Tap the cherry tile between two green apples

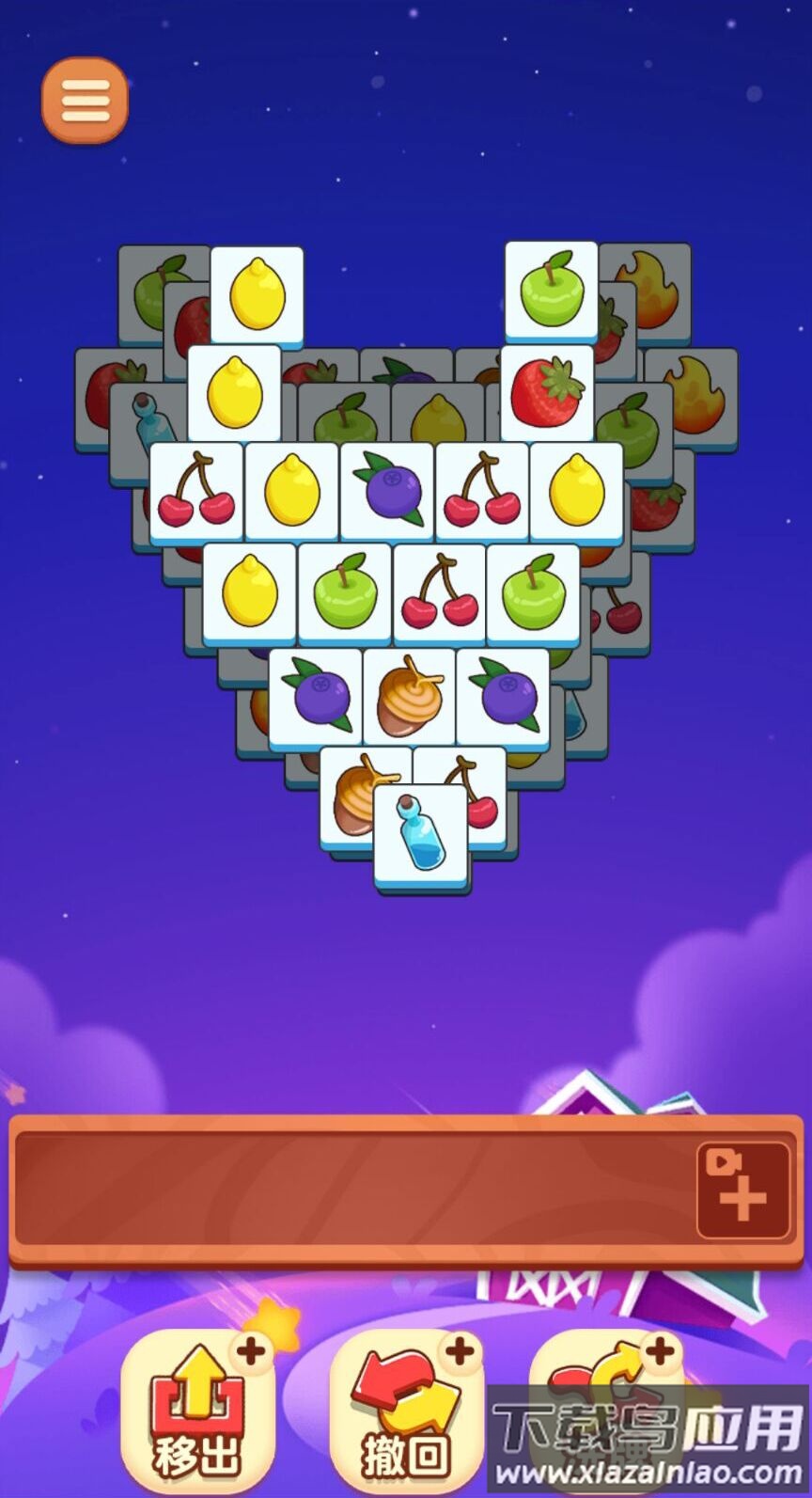439,592
